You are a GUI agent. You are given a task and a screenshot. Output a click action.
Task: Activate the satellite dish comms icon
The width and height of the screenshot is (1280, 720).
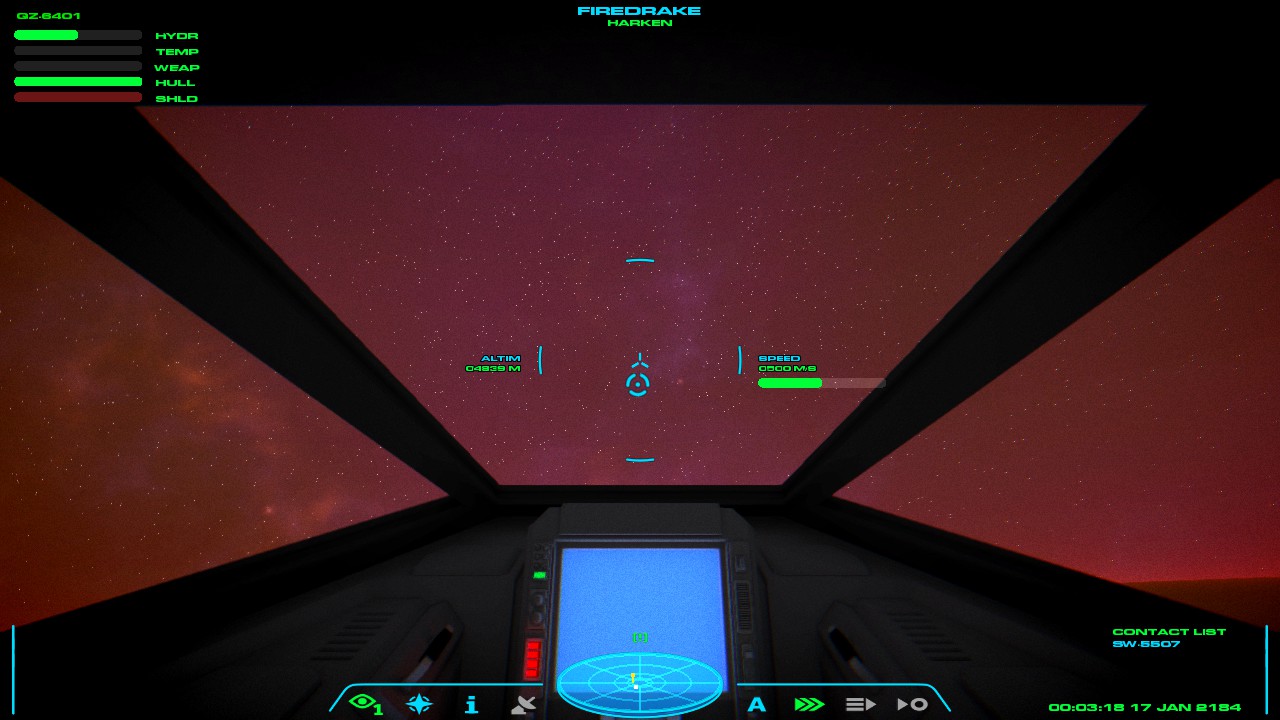(523, 704)
